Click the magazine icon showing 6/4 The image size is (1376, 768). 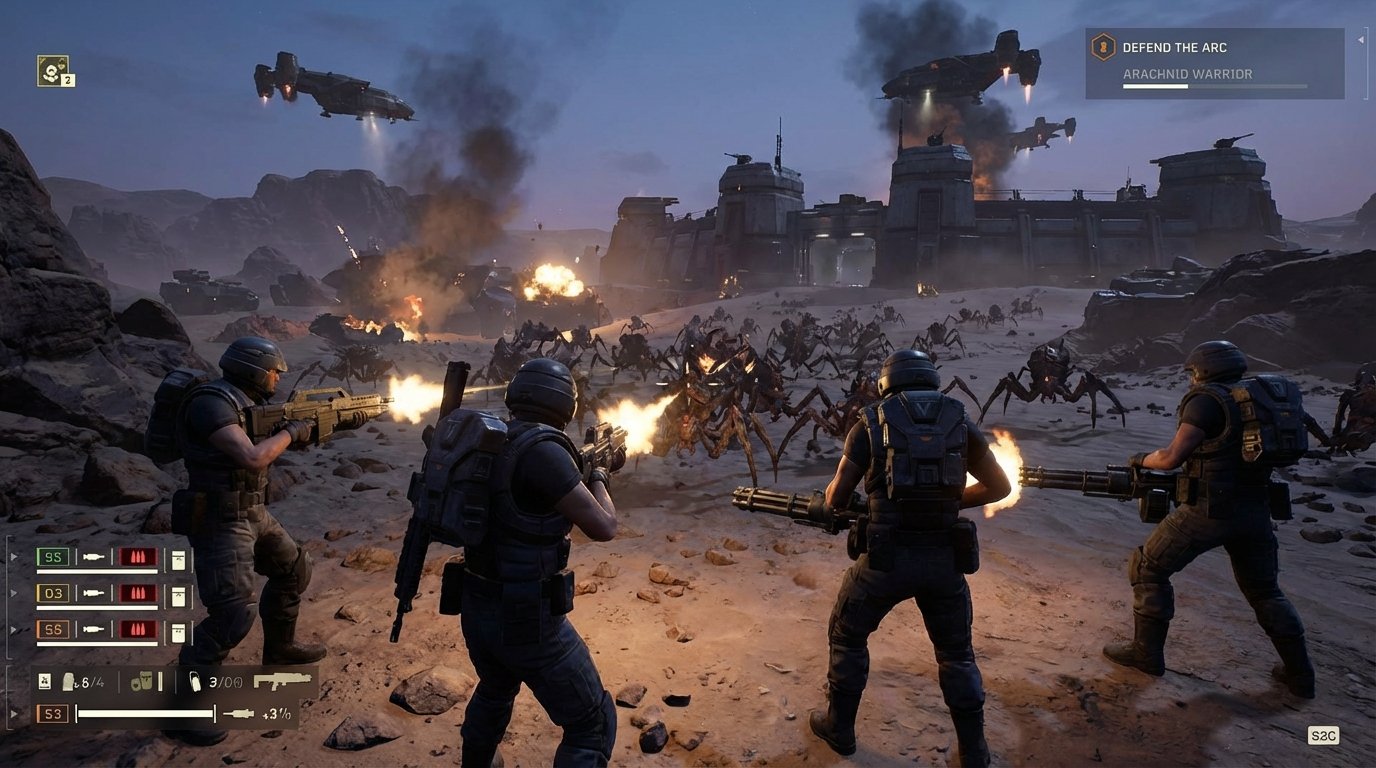pos(68,680)
